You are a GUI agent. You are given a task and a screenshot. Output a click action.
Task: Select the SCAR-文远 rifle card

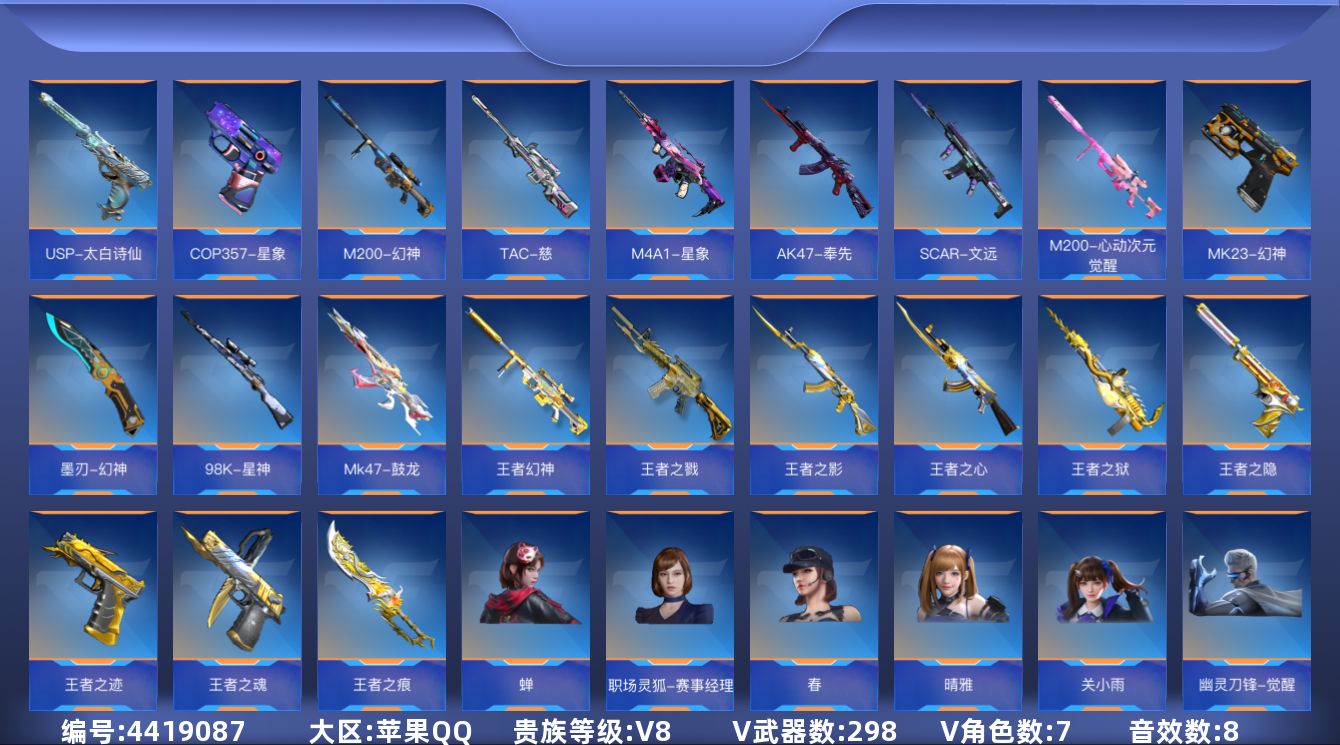click(x=957, y=178)
